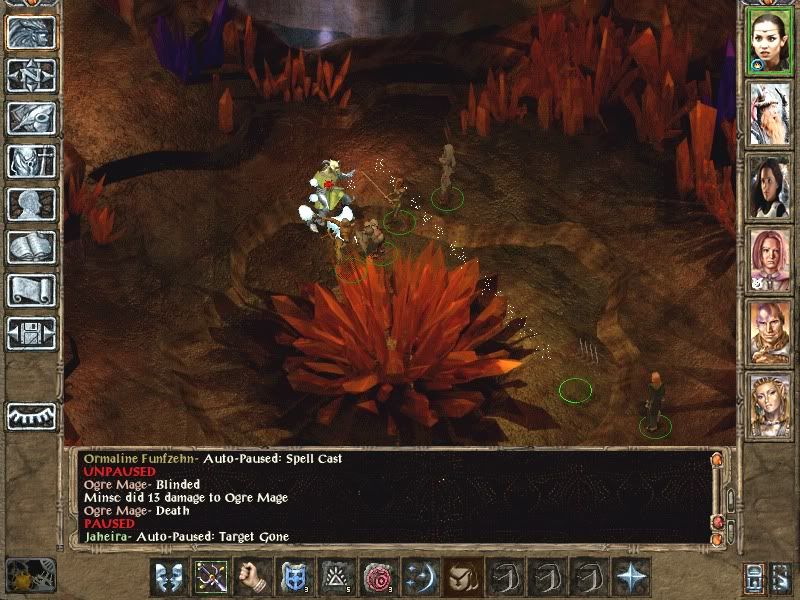Screen dimensions: 800x600
Task: Click the return-to-game face button
Action: point(31,32)
